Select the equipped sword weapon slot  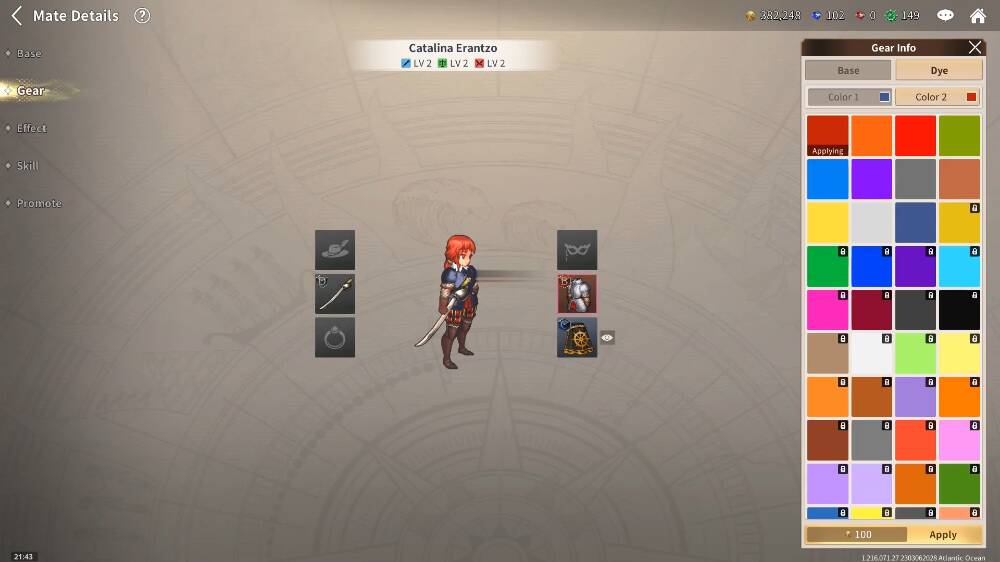[x=335, y=294]
